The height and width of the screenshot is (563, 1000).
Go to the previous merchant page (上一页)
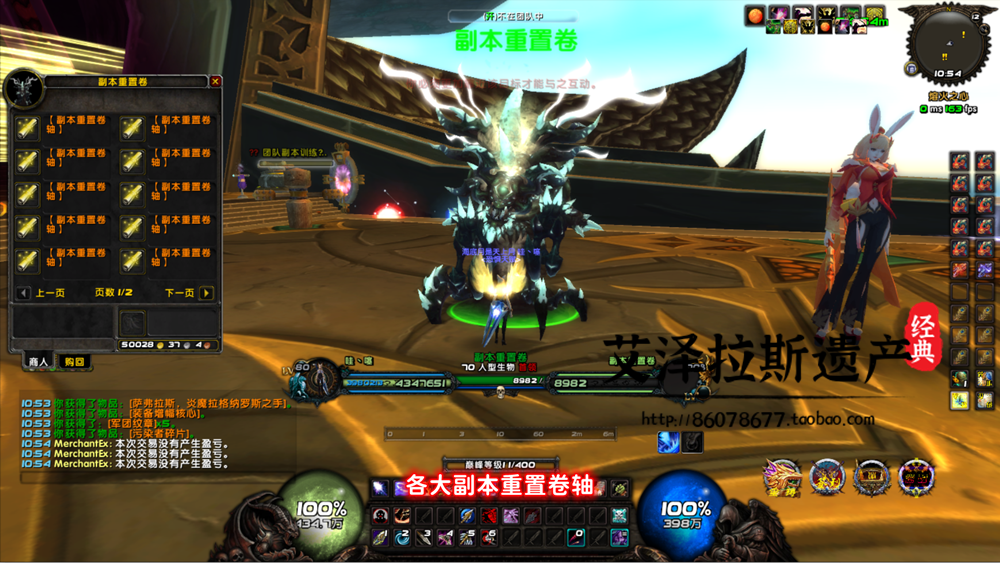coord(23,293)
